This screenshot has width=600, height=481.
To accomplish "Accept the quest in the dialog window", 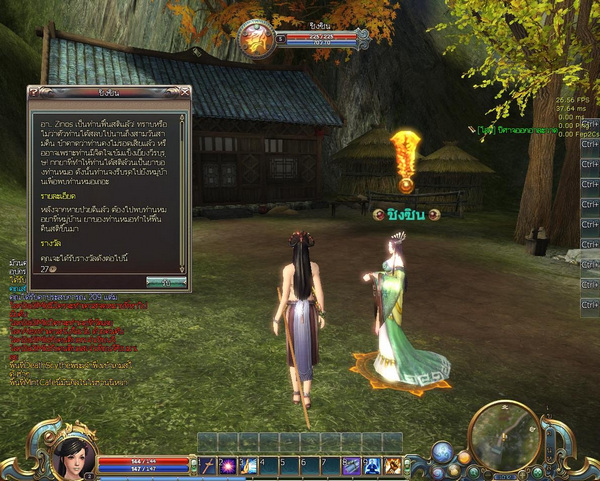I will [x=166, y=283].
